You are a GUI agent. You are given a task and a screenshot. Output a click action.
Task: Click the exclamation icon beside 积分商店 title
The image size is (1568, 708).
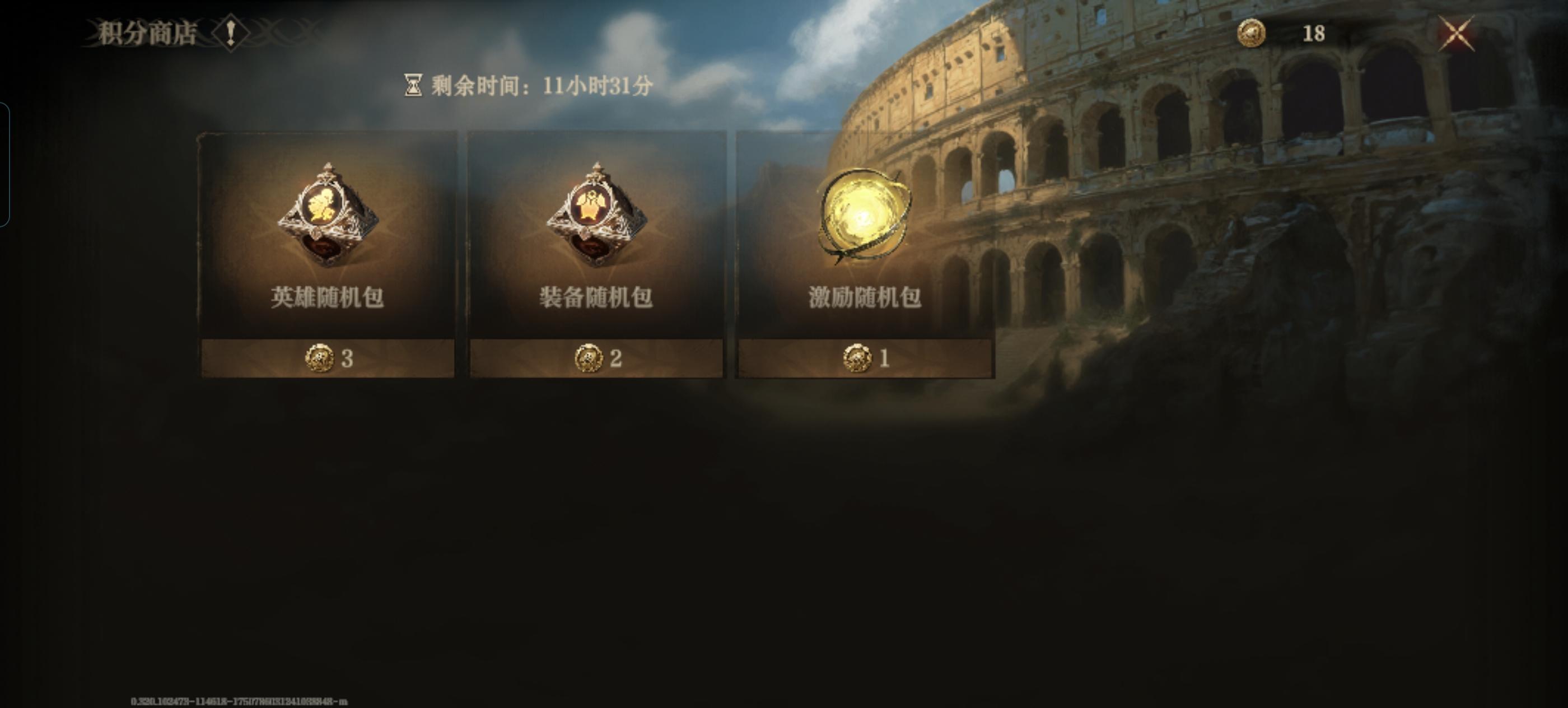pos(231,34)
